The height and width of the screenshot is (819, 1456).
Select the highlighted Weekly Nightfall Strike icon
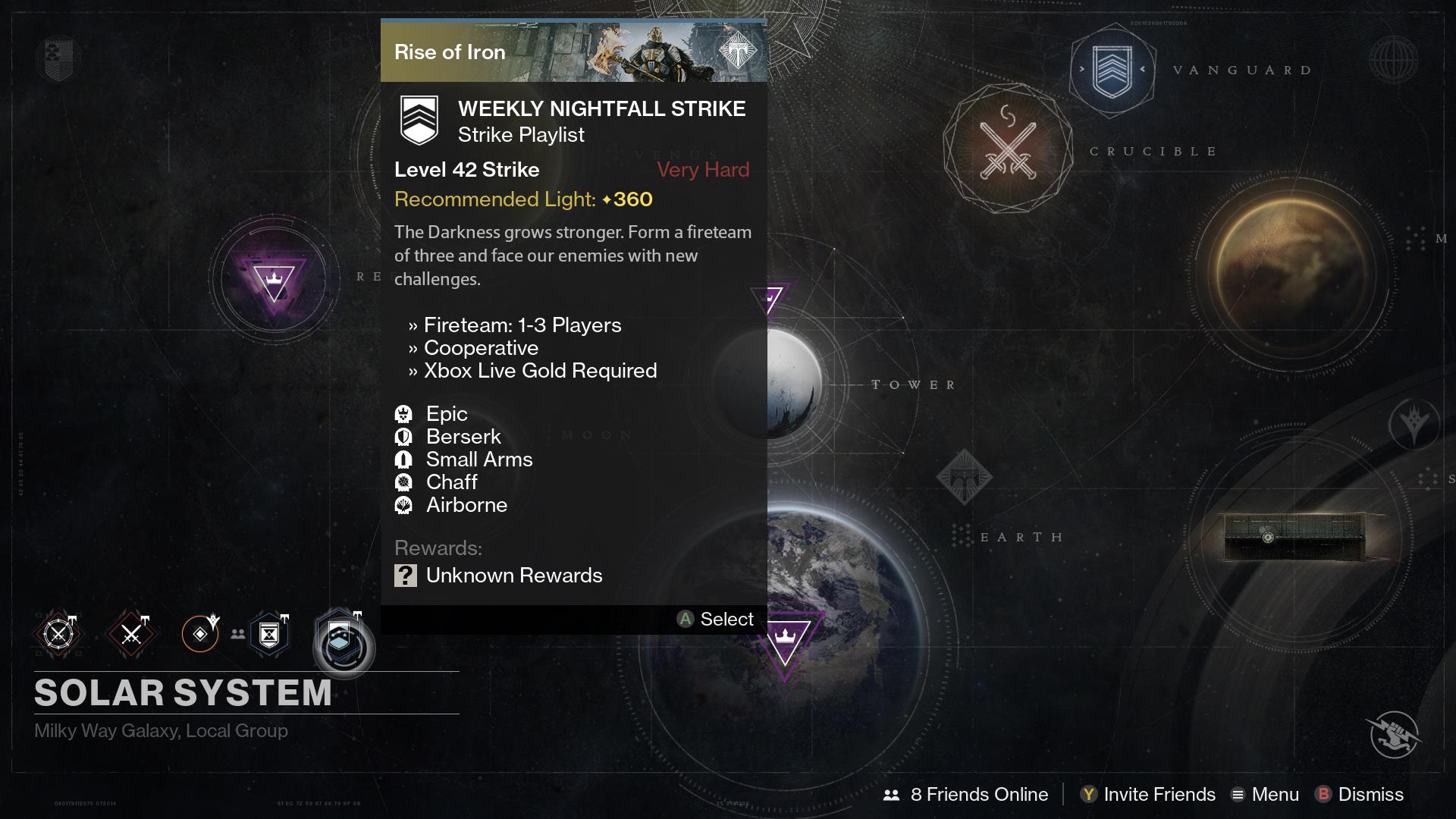343,643
